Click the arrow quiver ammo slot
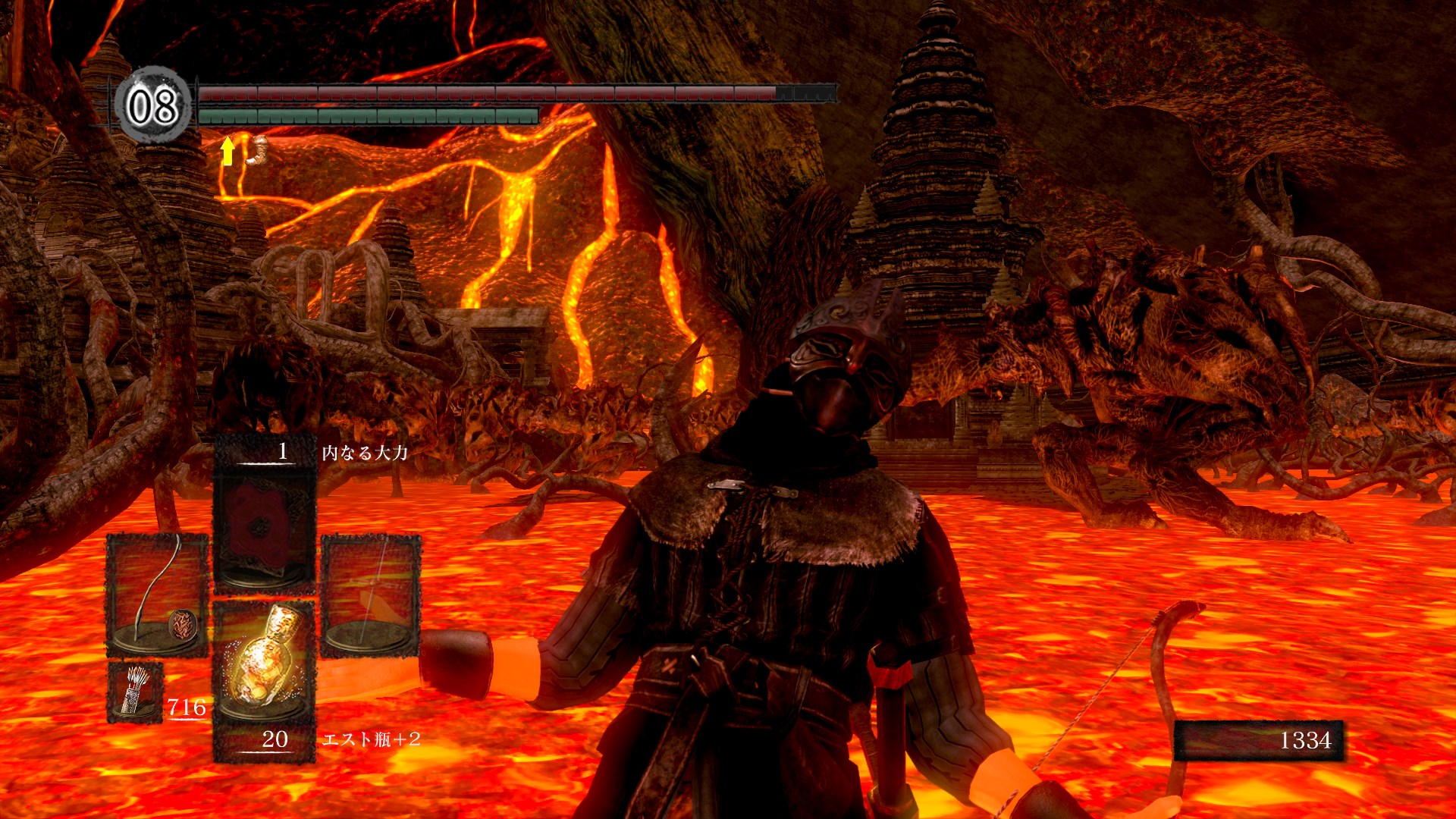Image resolution: width=1456 pixels, height=819 pixels. coord(135,691)
